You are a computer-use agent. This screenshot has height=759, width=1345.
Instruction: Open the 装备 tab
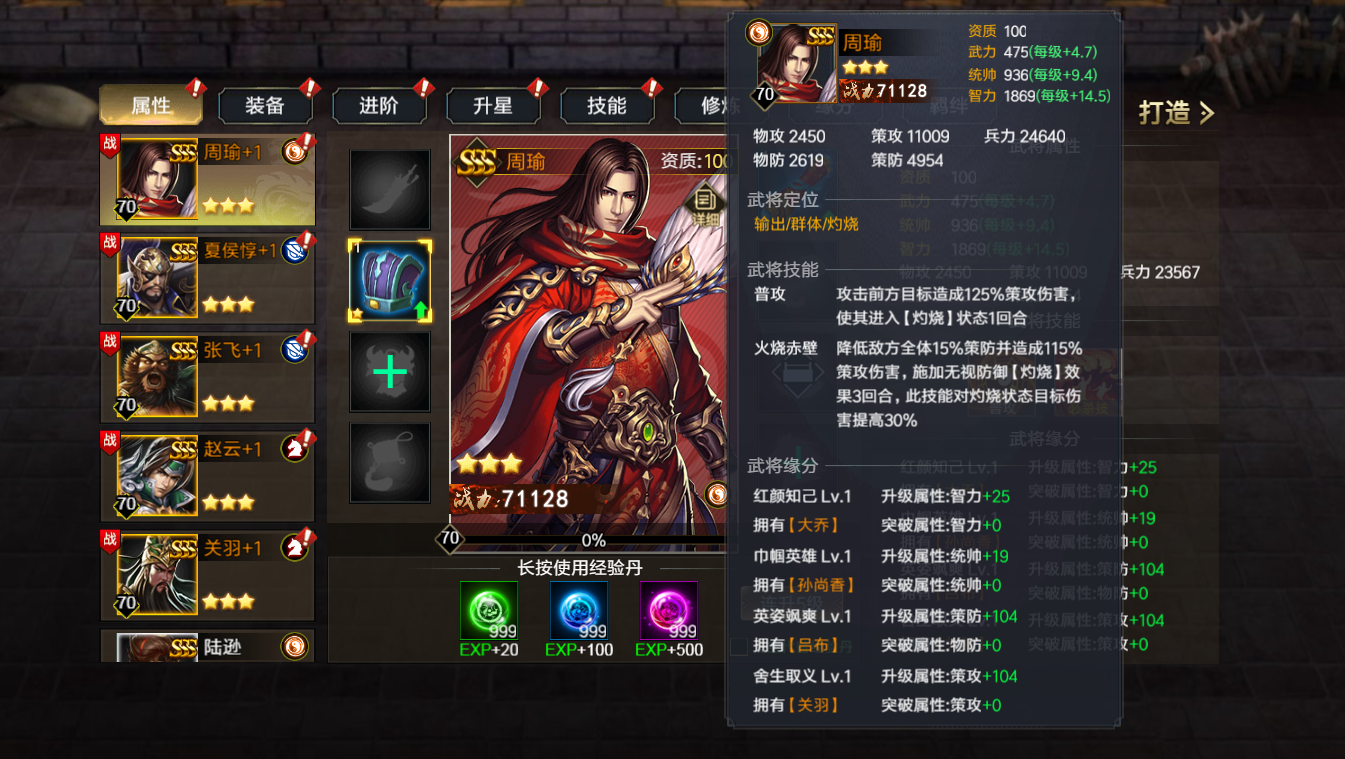coord(265,105)
